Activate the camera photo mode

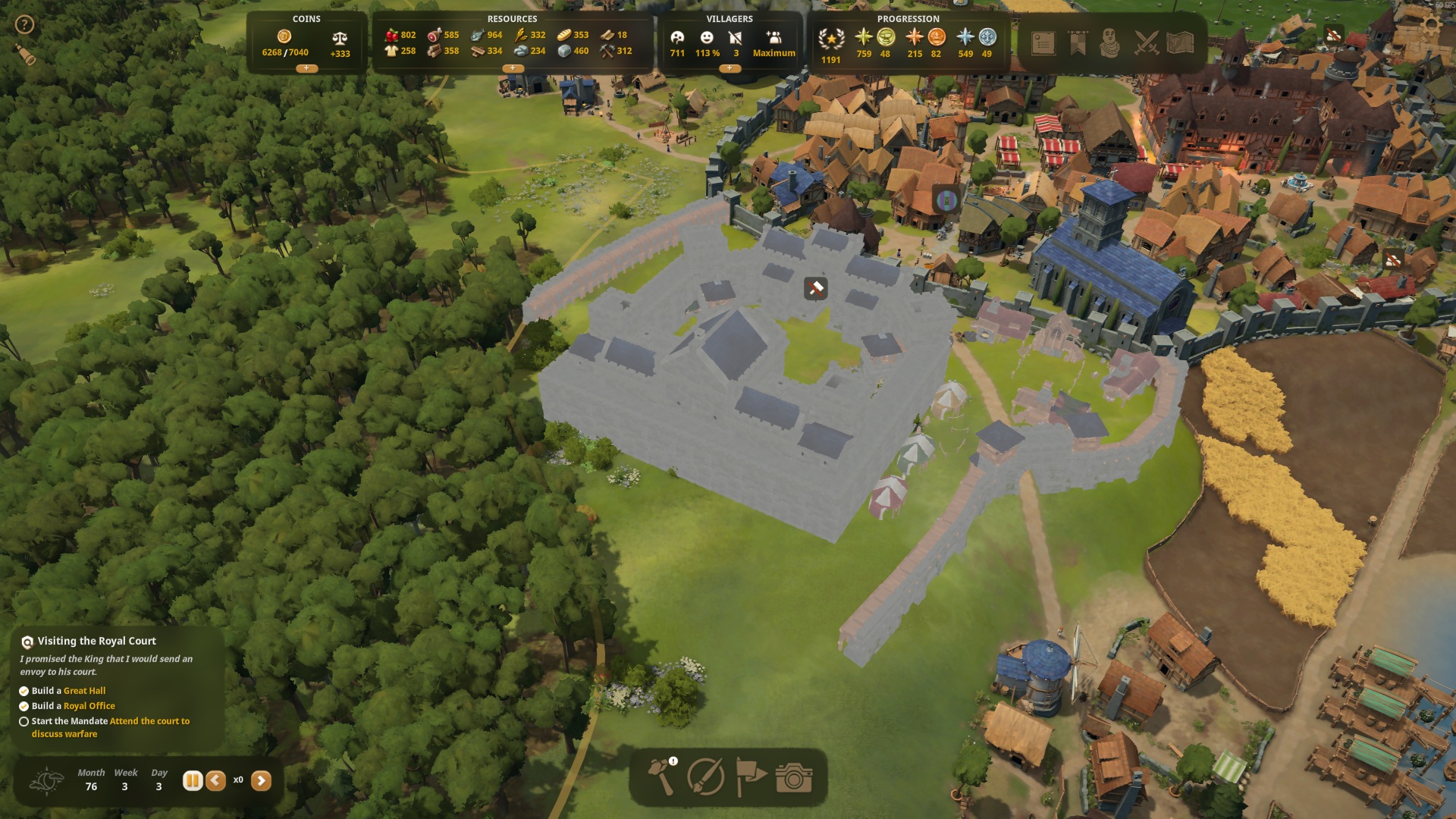[794, 777]
